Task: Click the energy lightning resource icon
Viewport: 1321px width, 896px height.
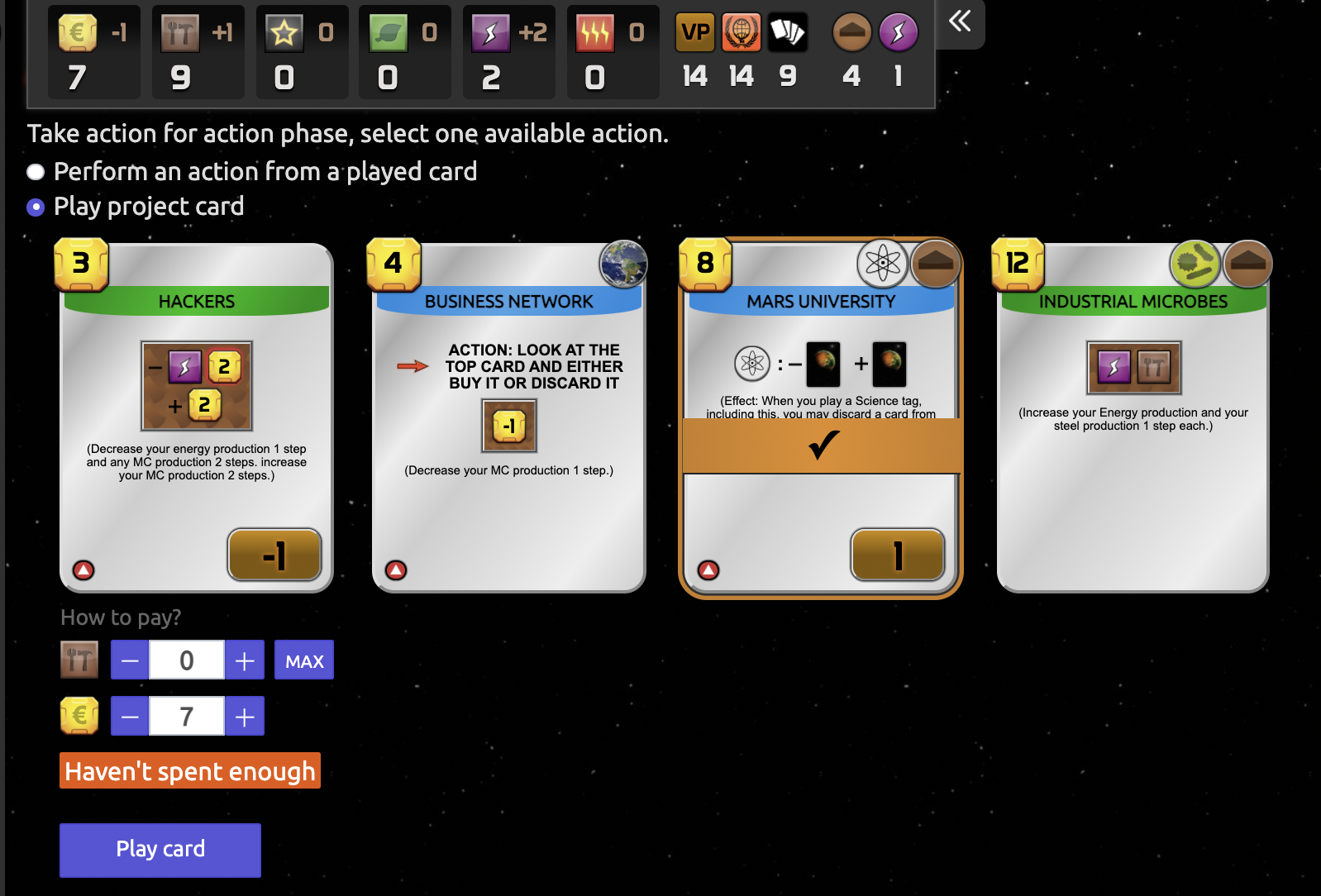Action: click(x=491, y=32)
